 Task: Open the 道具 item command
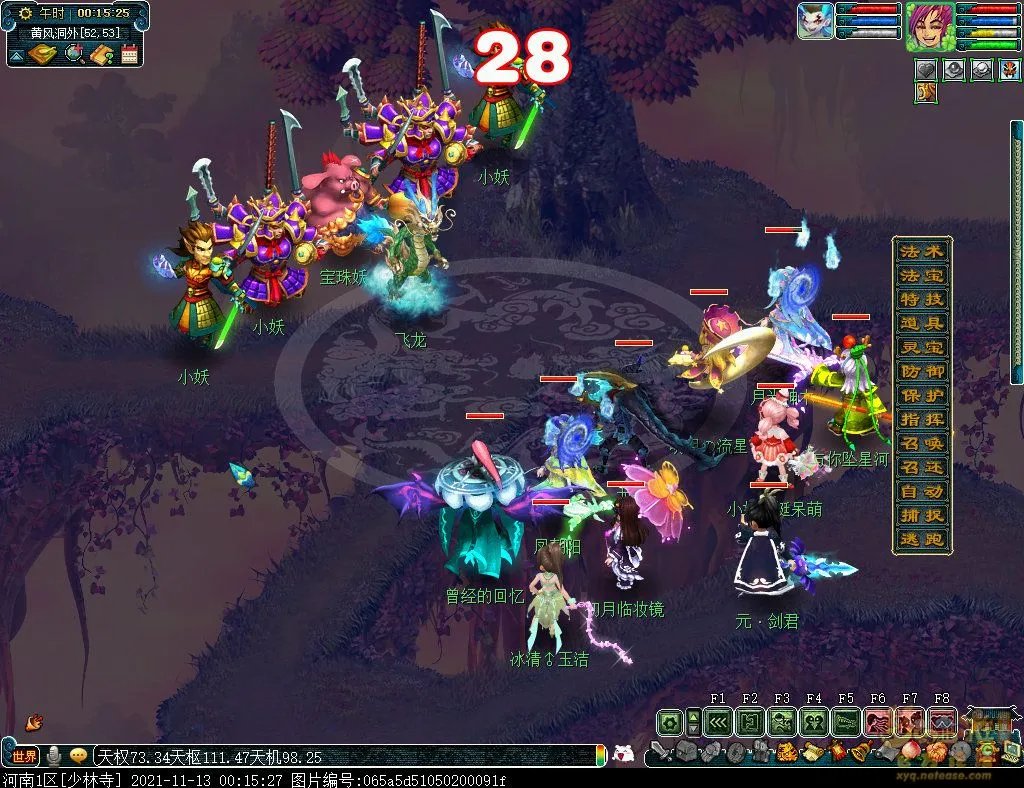921,323
